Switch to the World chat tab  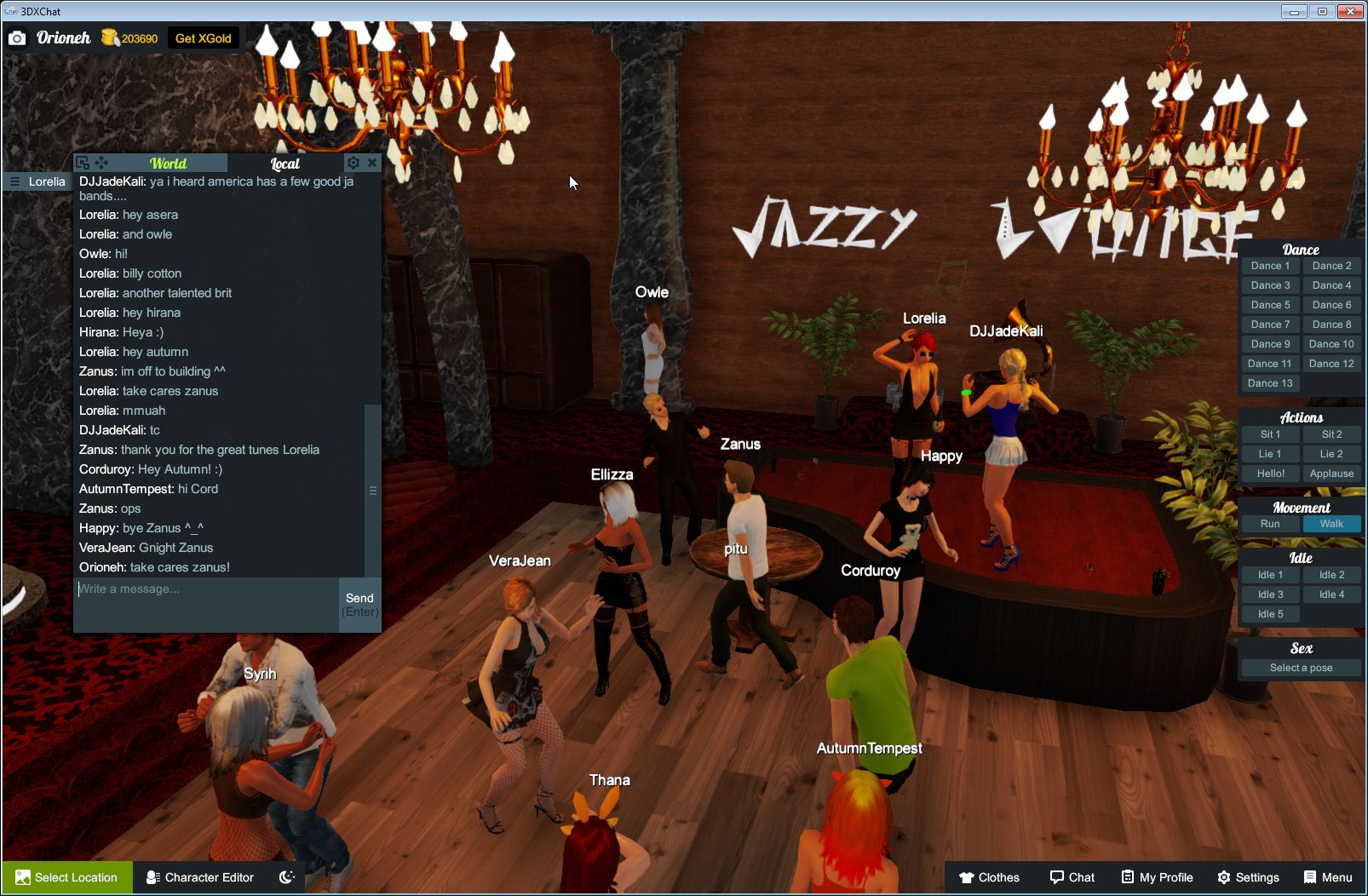coord(170,163)
